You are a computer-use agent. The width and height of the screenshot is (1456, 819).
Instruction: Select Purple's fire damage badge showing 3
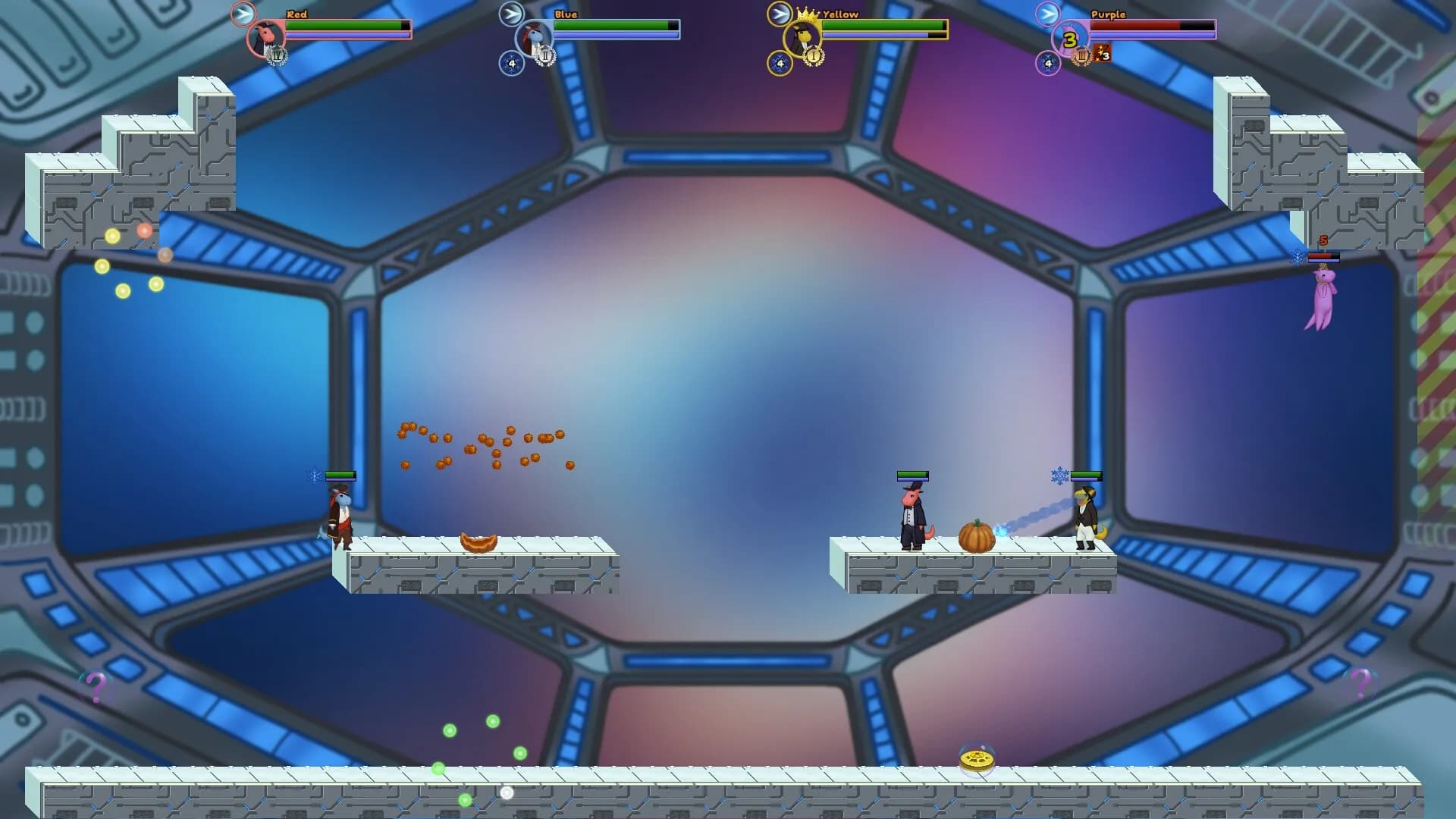click(x=1101, y=54)
